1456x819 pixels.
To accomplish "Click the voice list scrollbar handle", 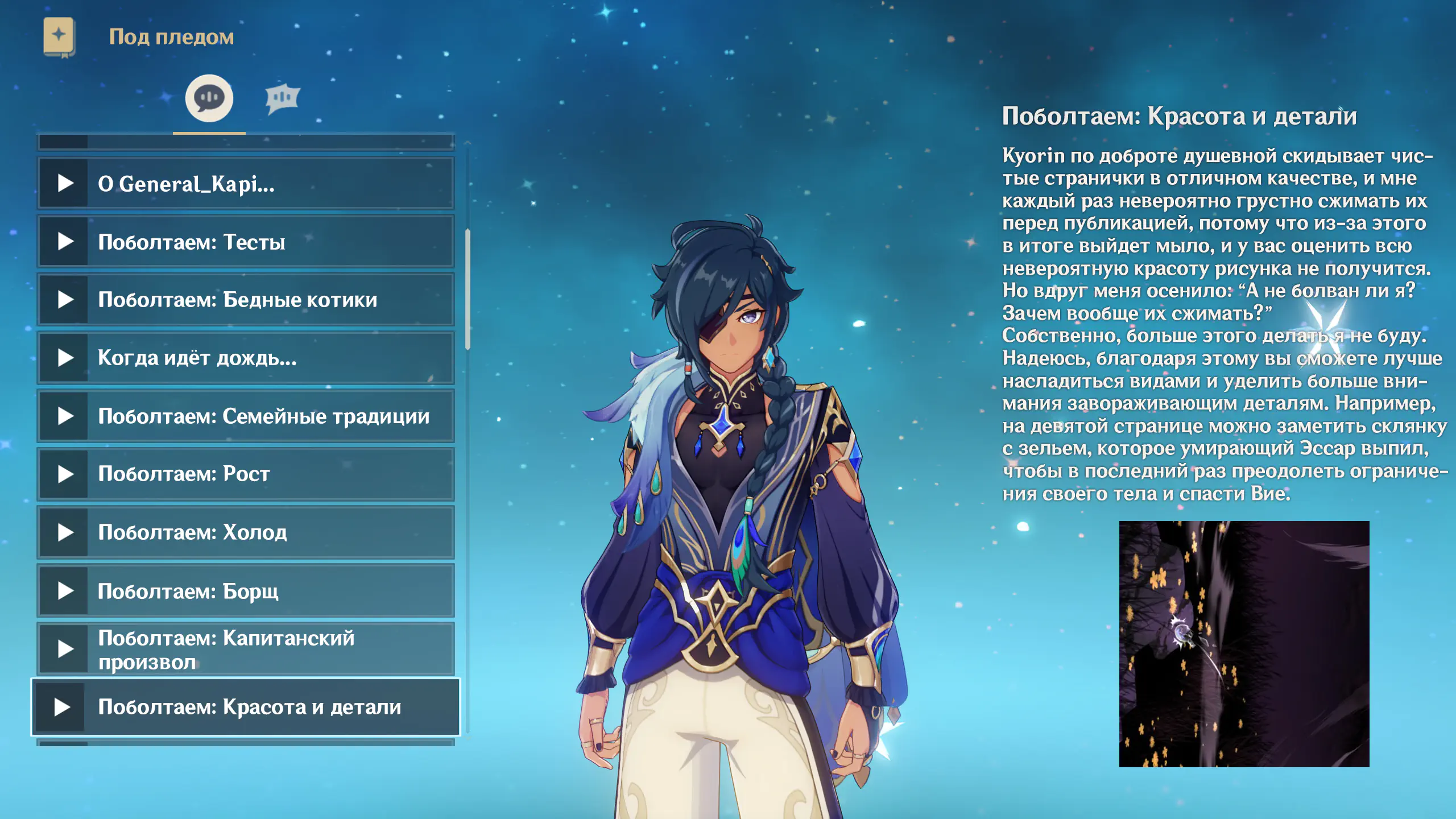I will 468,289.
